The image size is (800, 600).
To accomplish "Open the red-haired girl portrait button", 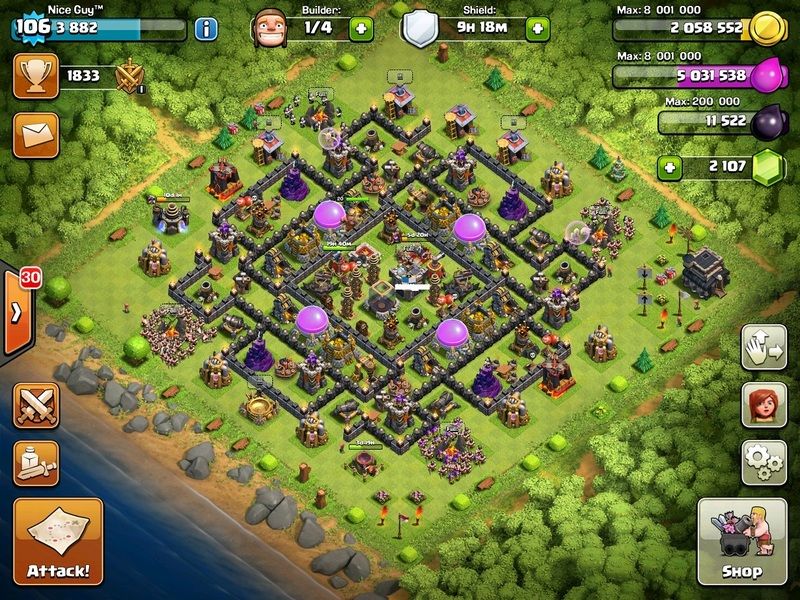I will click(764, 405).
